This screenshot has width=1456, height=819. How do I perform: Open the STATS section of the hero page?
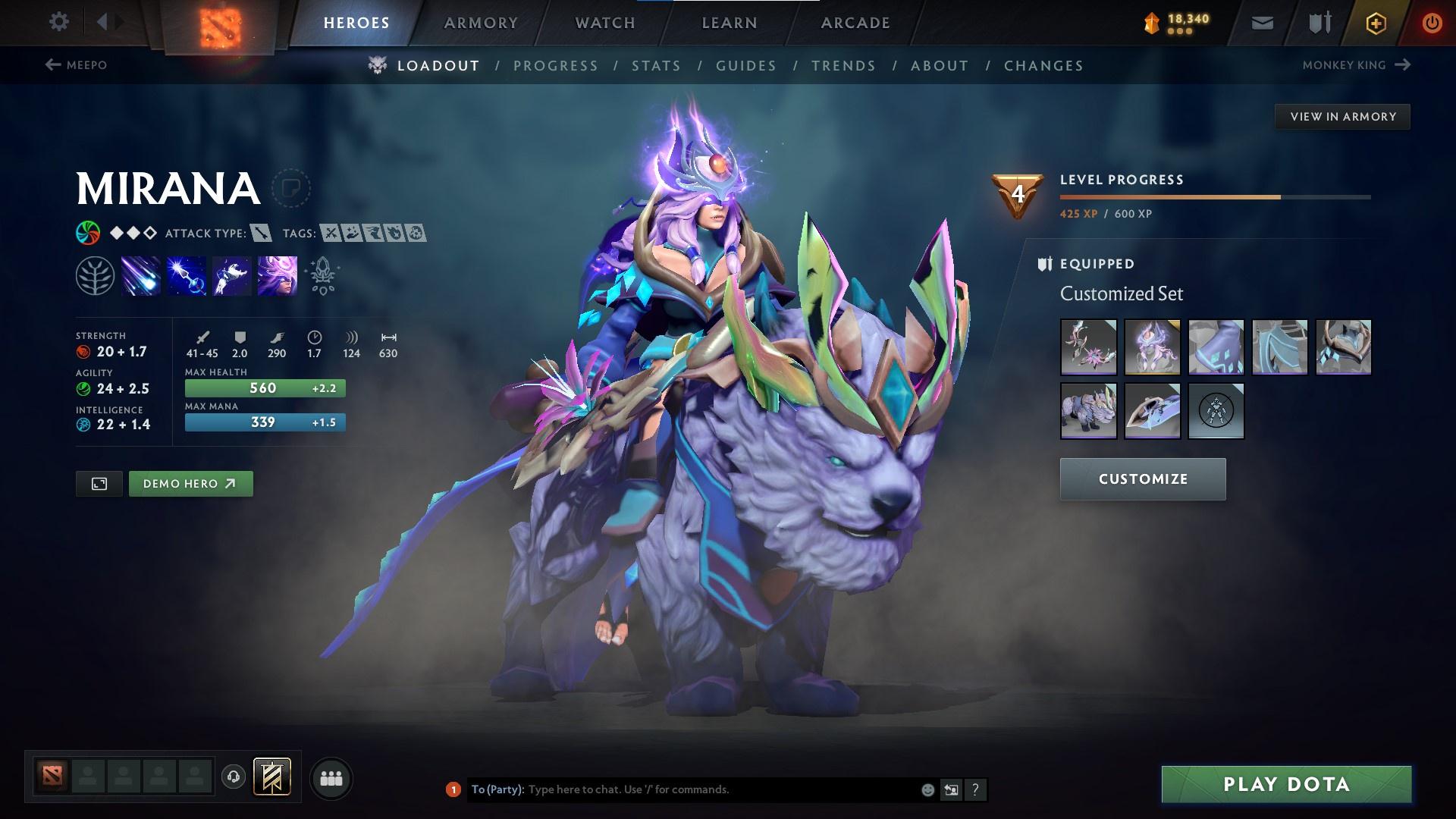click(657, 65)
